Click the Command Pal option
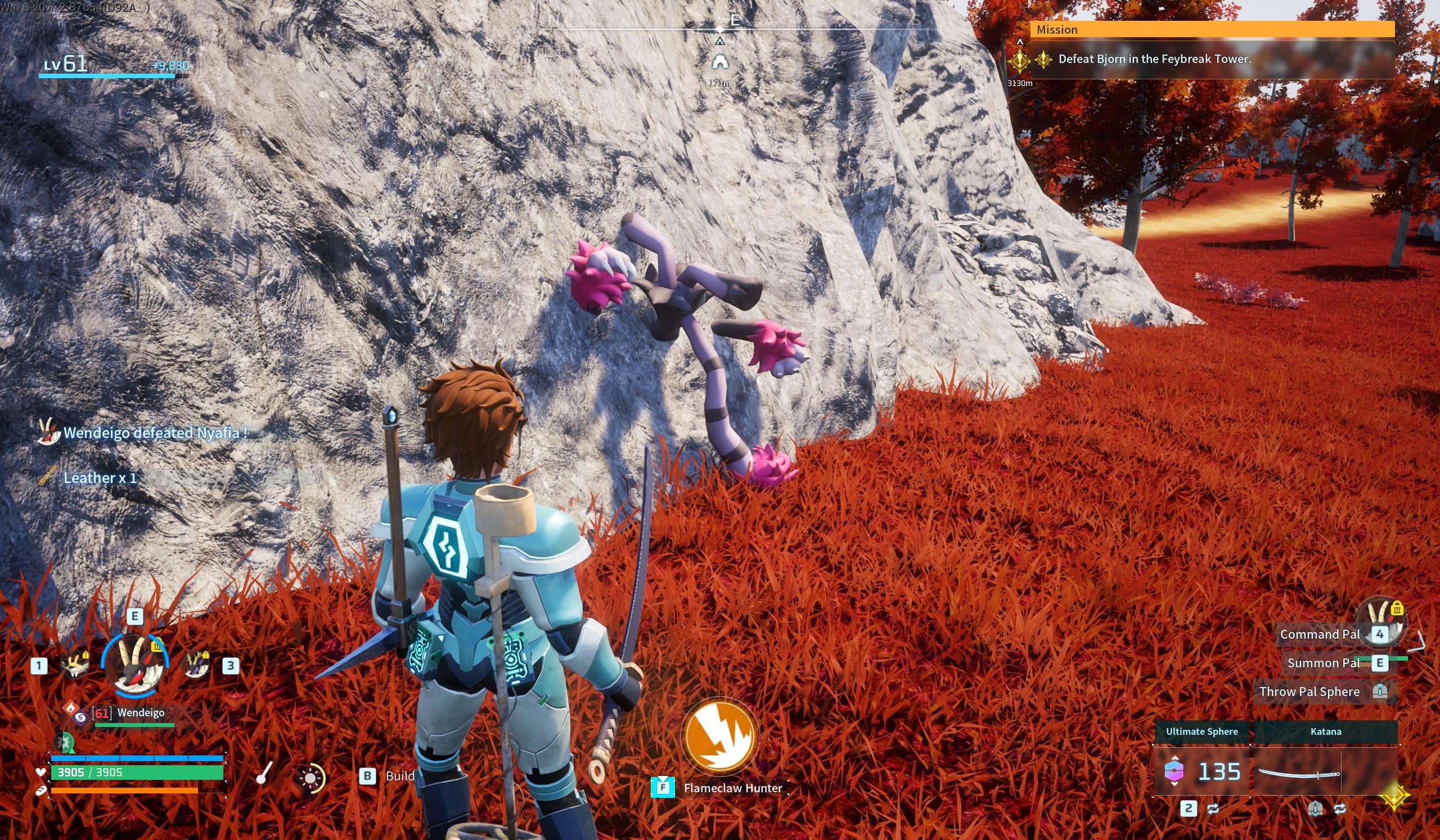This screenshot has height=840, width=1440. click(x=1320, y=634)
